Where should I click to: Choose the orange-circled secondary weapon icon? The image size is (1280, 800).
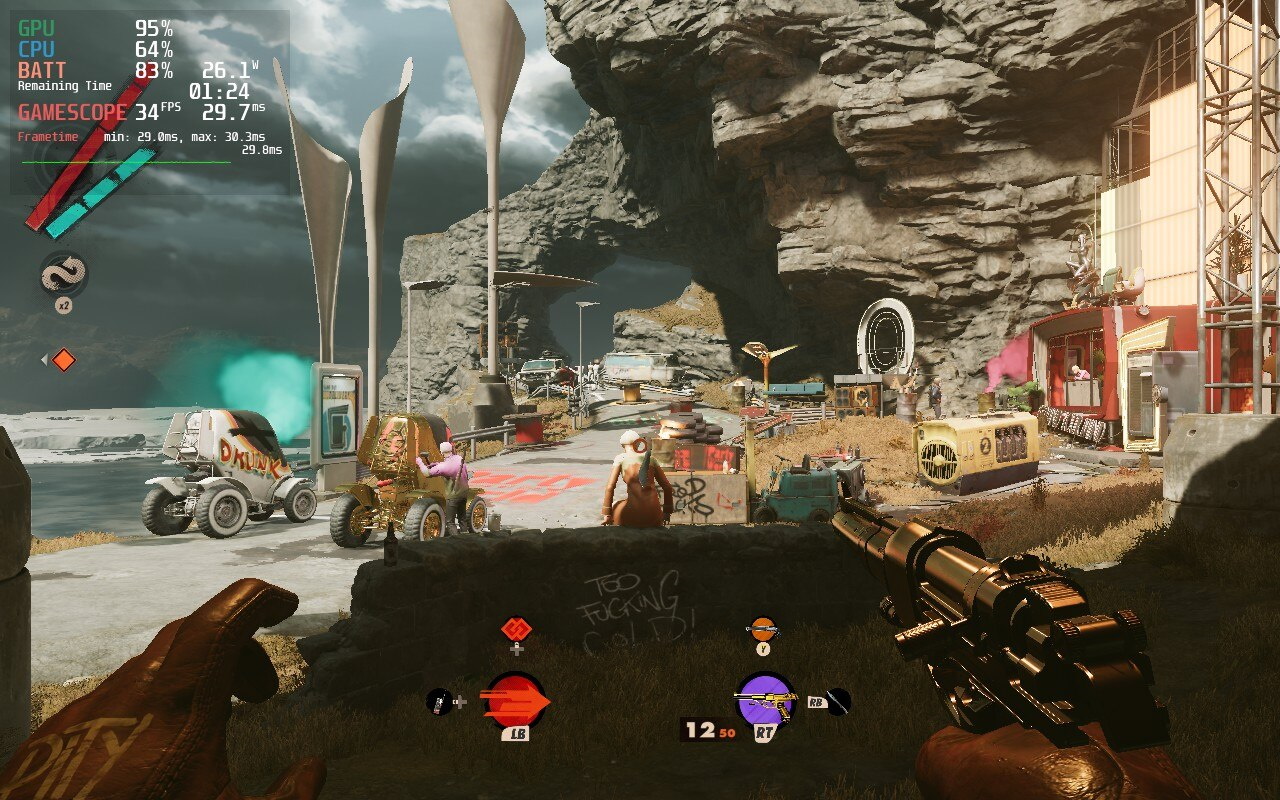tap(763, 629)
